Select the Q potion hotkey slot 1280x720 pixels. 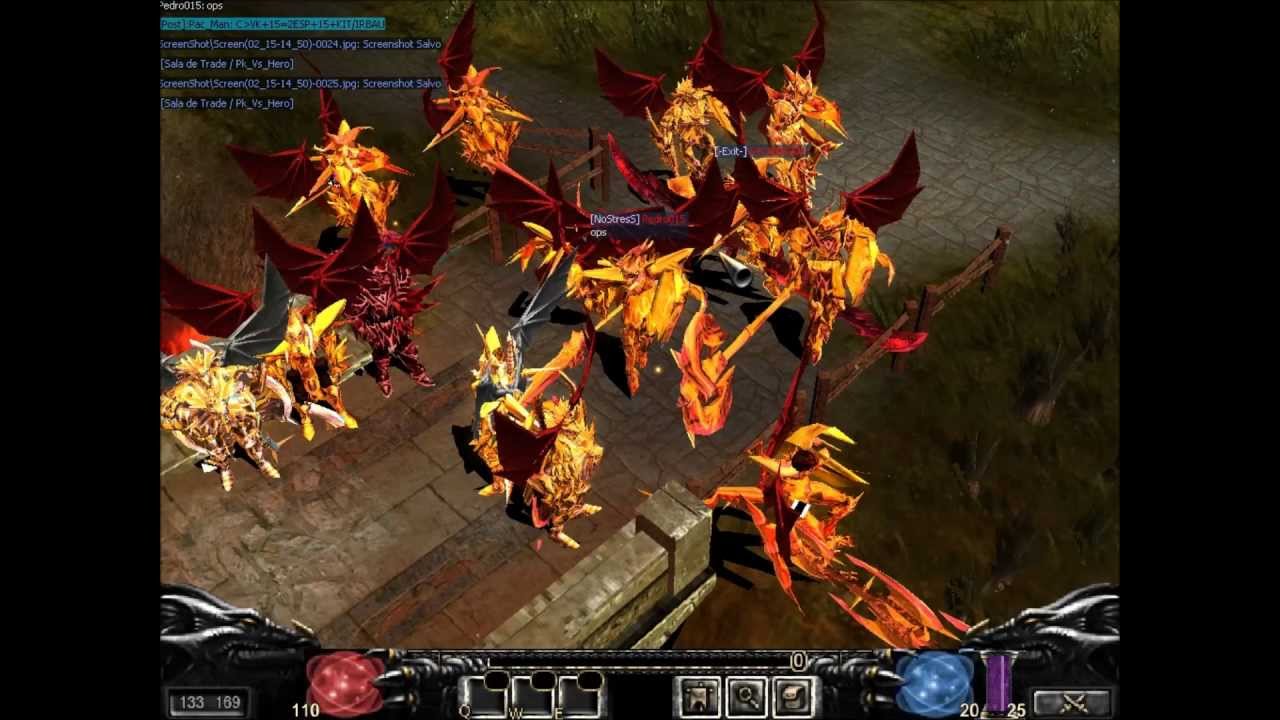pos(483,696)
